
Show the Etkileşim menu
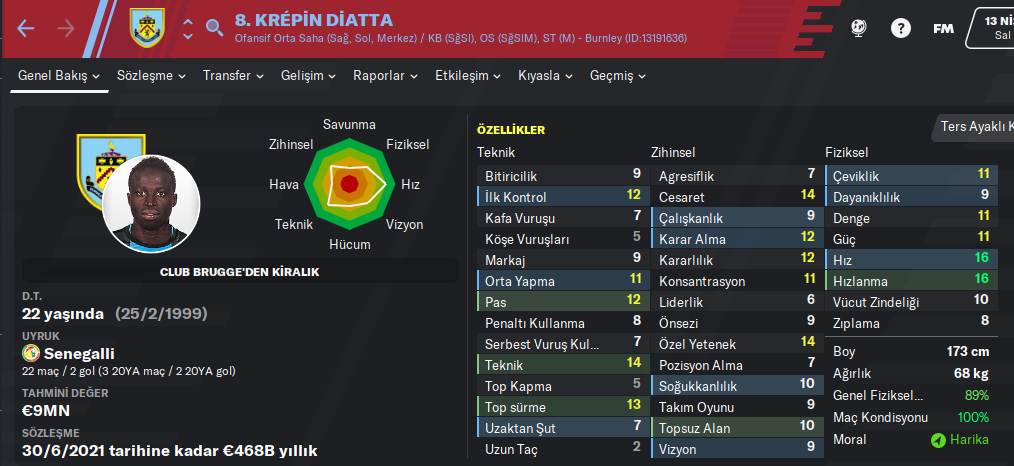(468, 76)
